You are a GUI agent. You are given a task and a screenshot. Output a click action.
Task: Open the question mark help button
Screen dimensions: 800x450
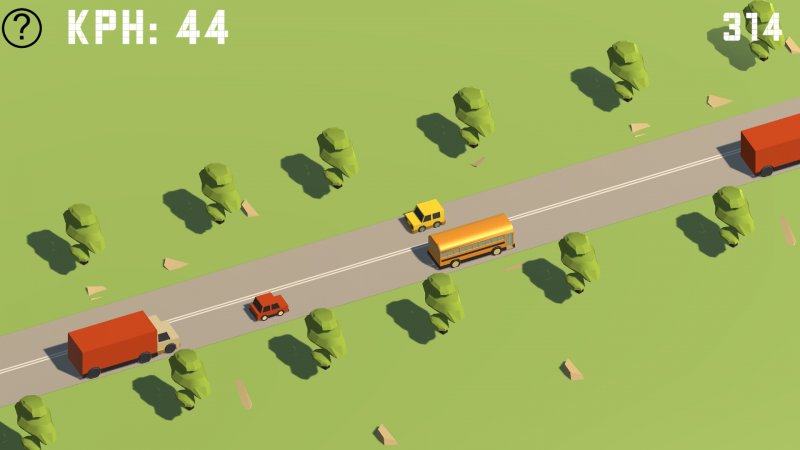[22, 28]
